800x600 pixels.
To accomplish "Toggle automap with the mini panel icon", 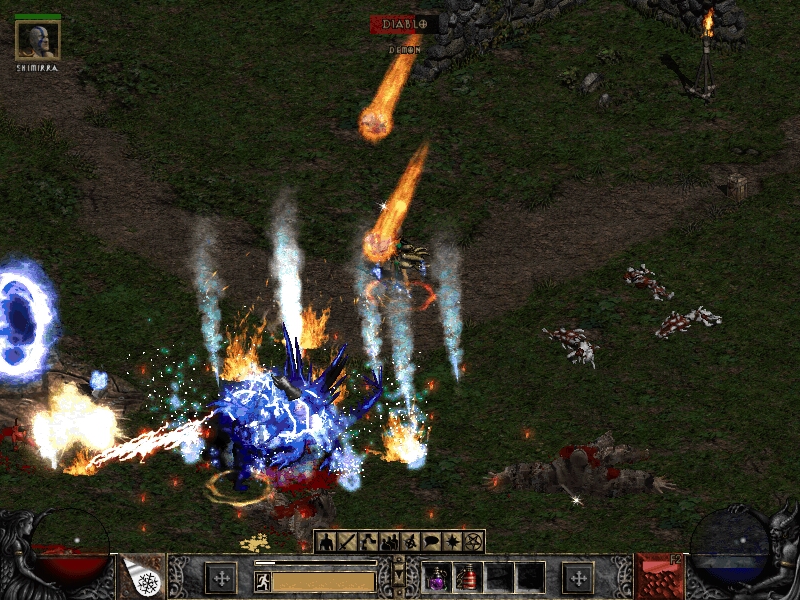I will (x=411, y=542).
